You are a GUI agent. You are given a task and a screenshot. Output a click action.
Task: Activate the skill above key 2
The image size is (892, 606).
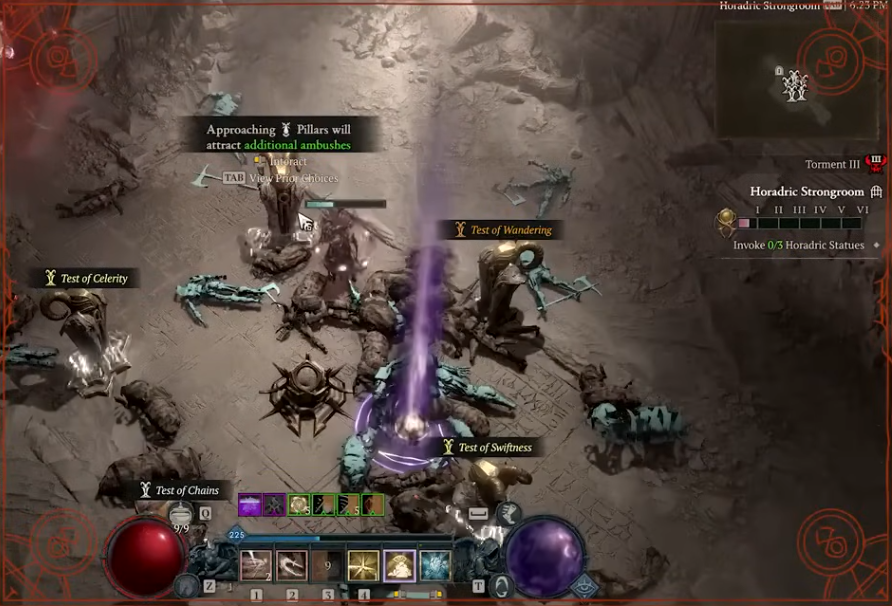[x=292, y=566]
